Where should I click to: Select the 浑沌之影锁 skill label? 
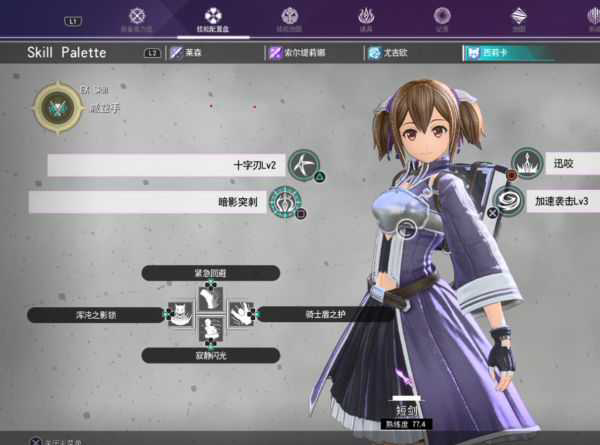pos(95,315)
